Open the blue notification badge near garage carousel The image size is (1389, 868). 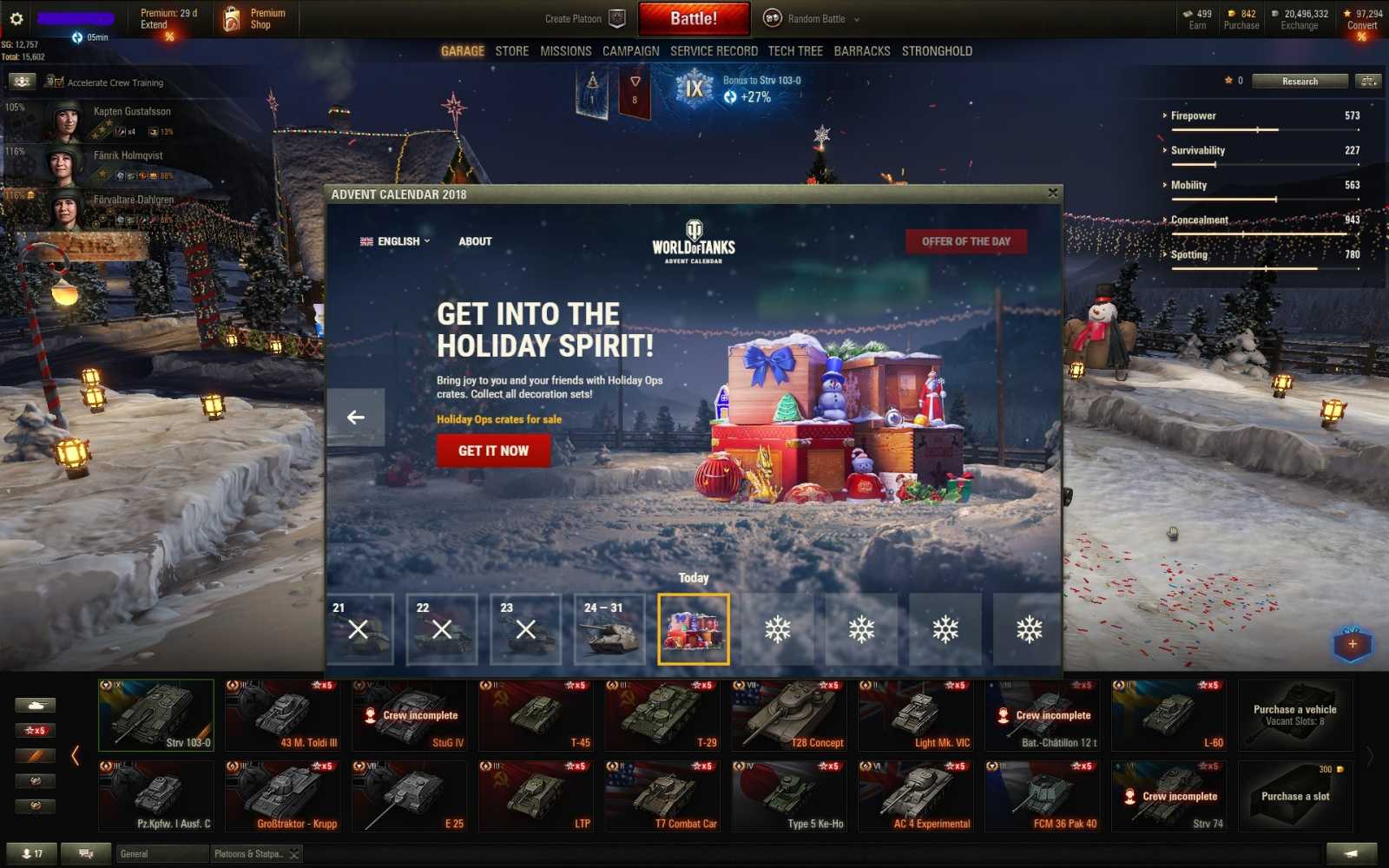[1353, 643]
